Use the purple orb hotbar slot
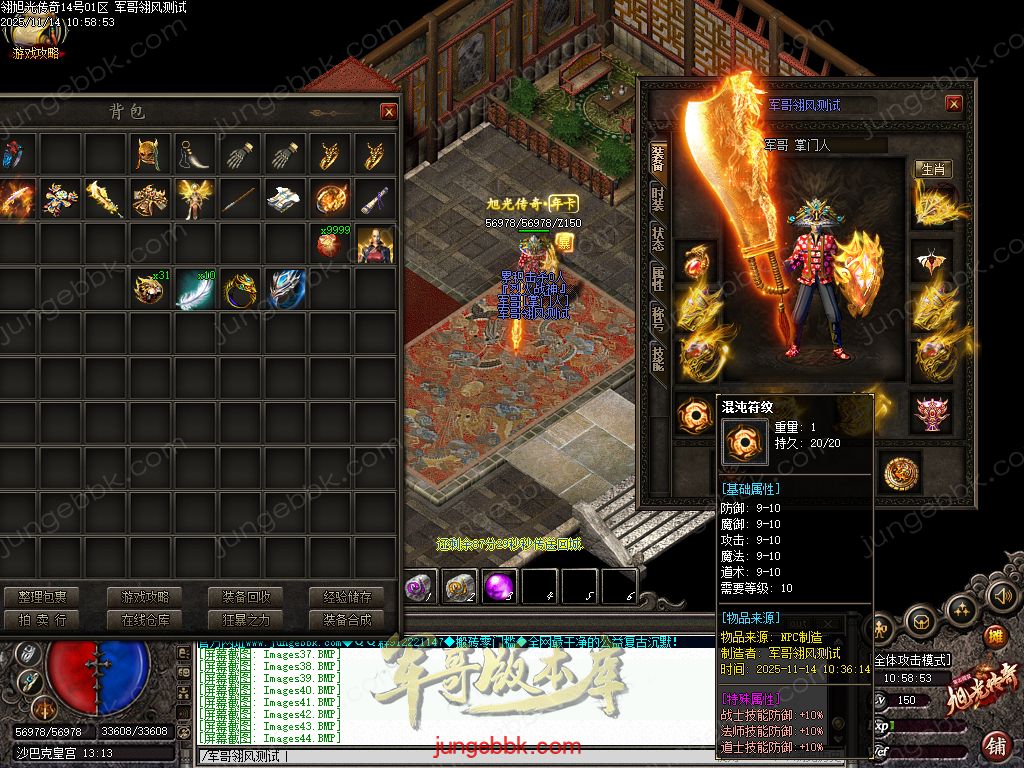The image size is (1024, 768). coord(499,587)
